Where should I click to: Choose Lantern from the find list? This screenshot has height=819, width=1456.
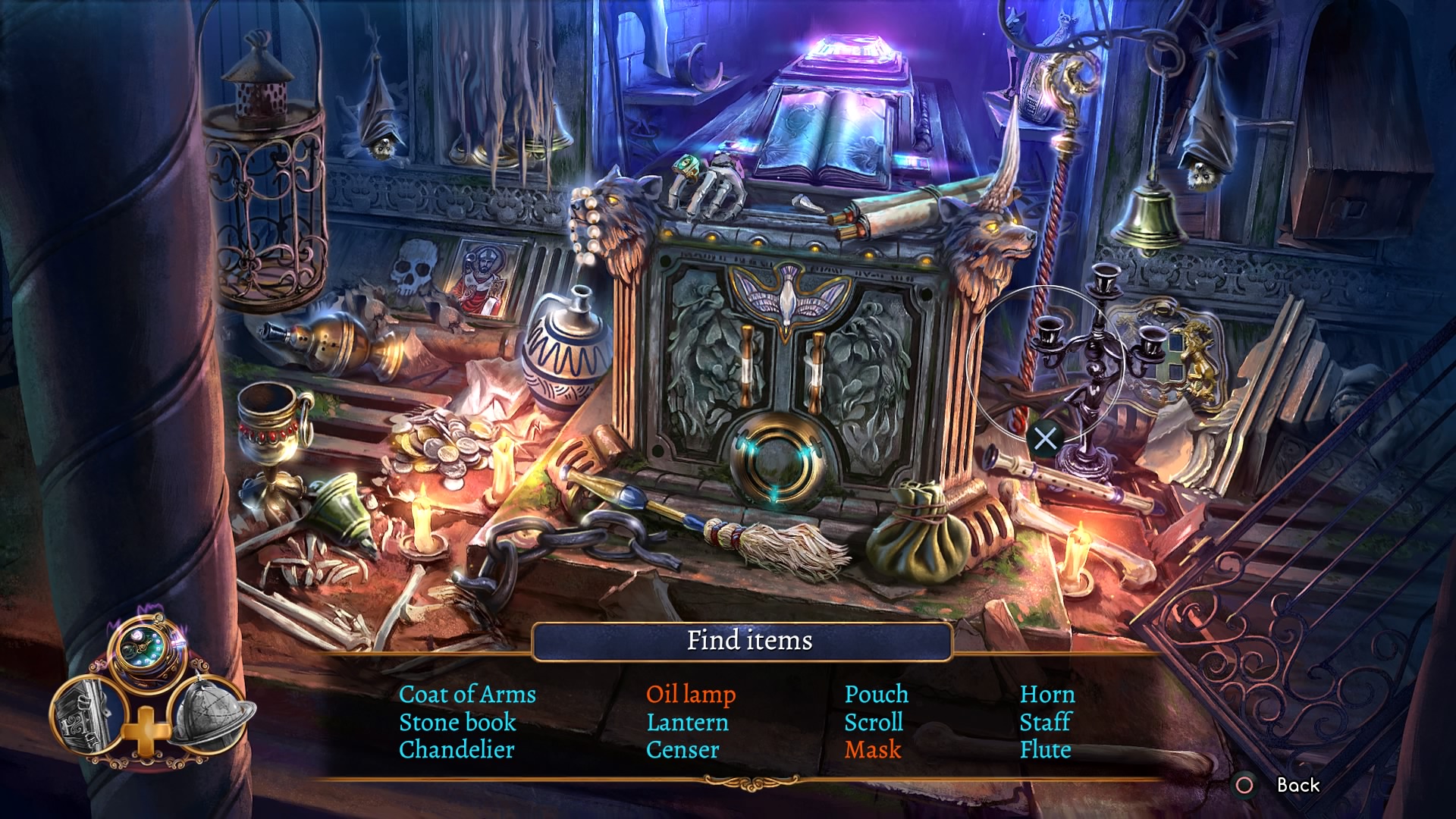tap(687, 722)
